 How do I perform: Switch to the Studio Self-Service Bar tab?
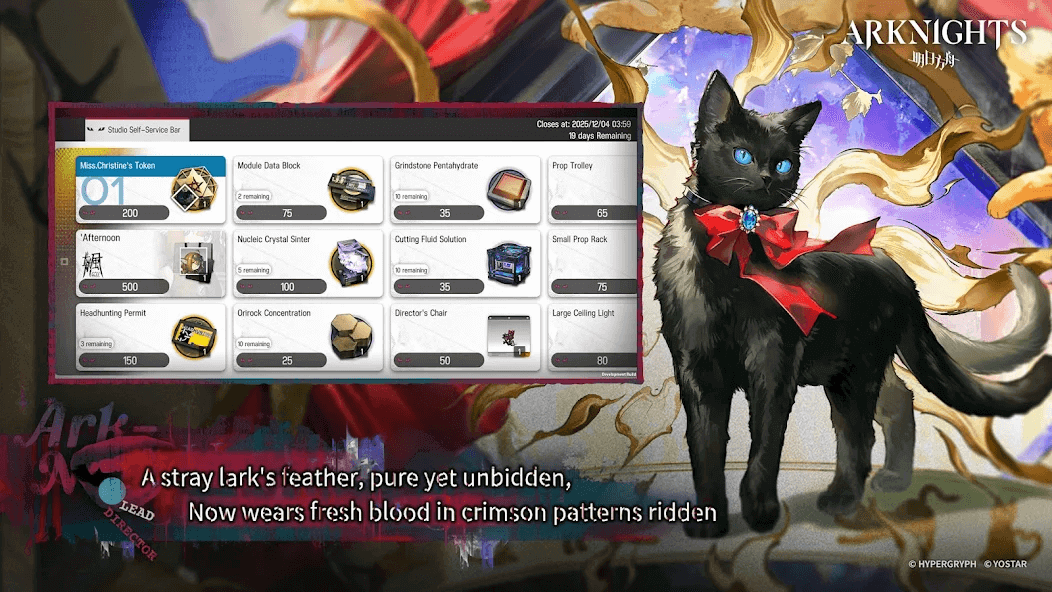(x=135, y=129)
